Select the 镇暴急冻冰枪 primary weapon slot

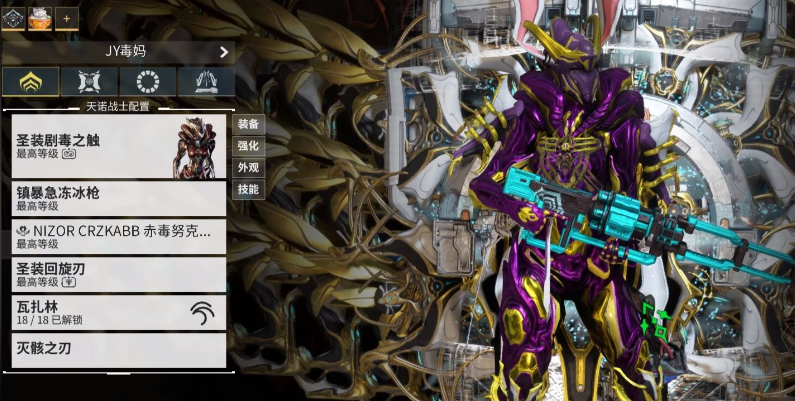[x=119, y=197]
